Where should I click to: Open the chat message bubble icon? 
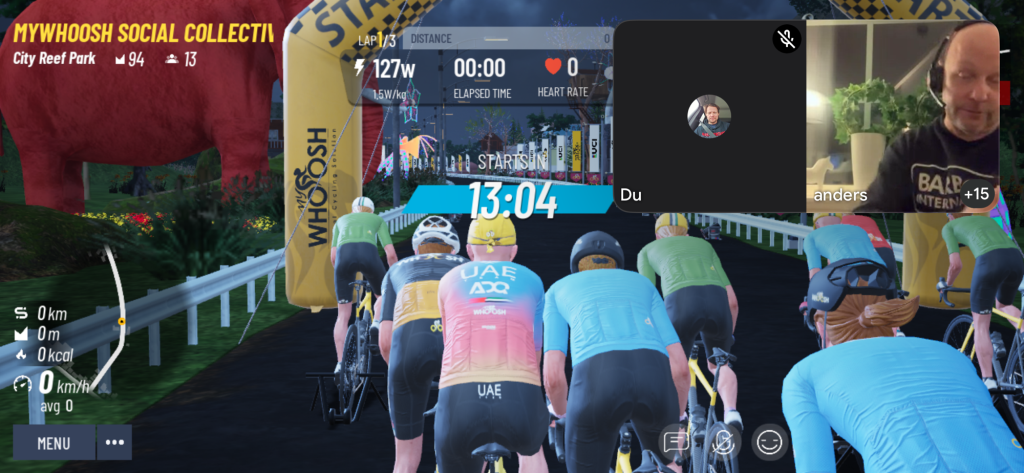(x=676, y=441)
